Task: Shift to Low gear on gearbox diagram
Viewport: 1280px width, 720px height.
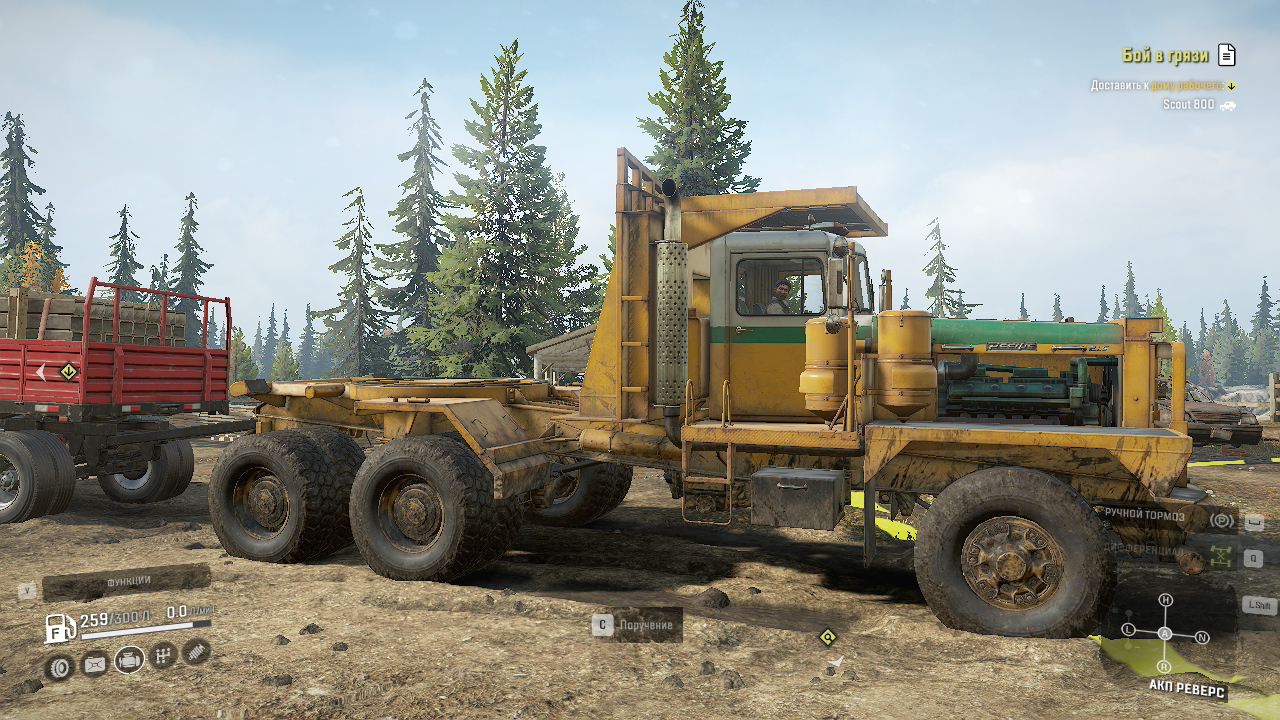Action: tap(1129, 630)
